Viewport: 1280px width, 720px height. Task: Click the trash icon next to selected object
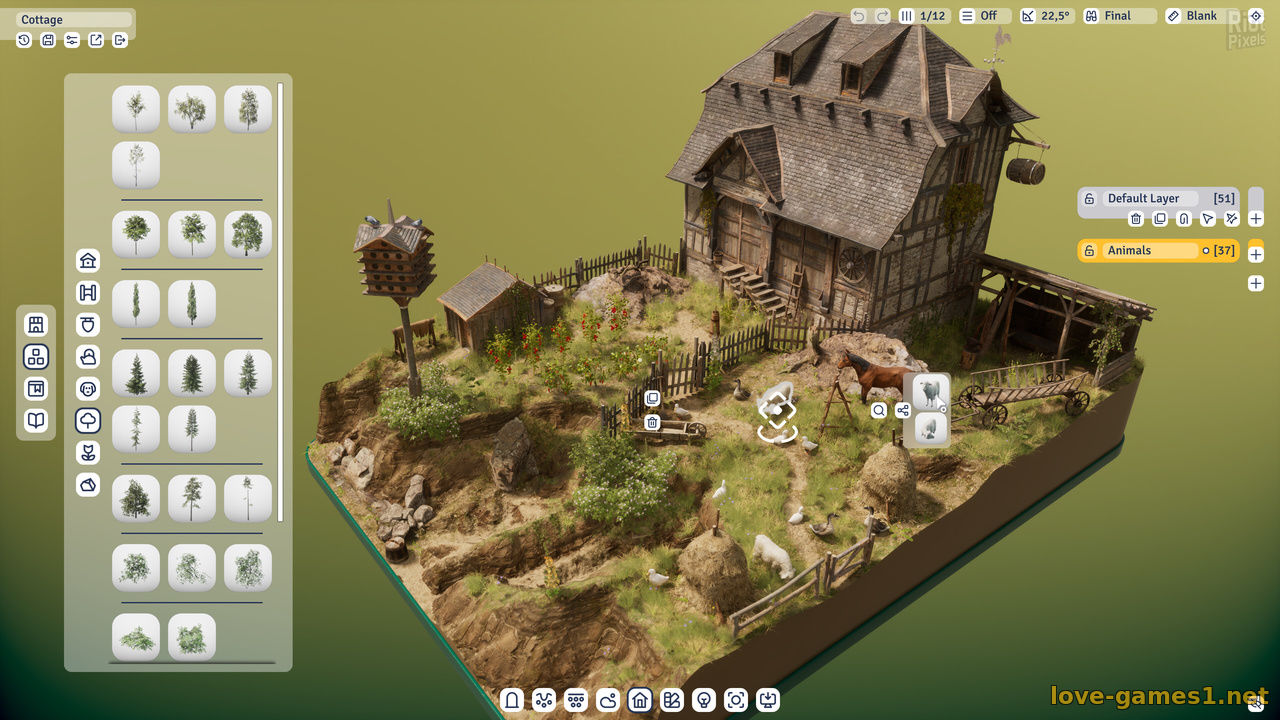(652, 423)
